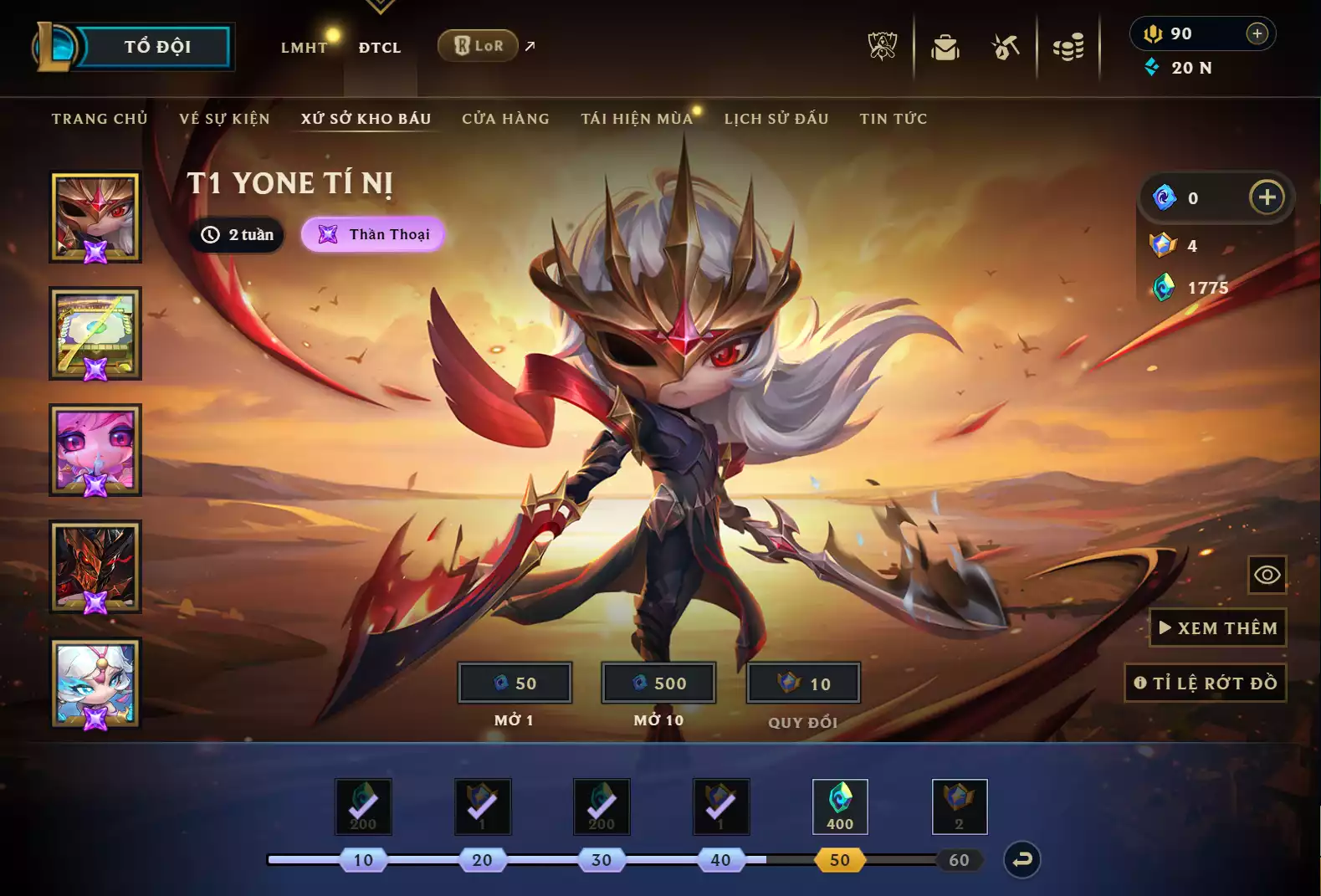Open the Loot inventory icon
The height and width of the screenshot is (896, 1321).
[944, 47]
